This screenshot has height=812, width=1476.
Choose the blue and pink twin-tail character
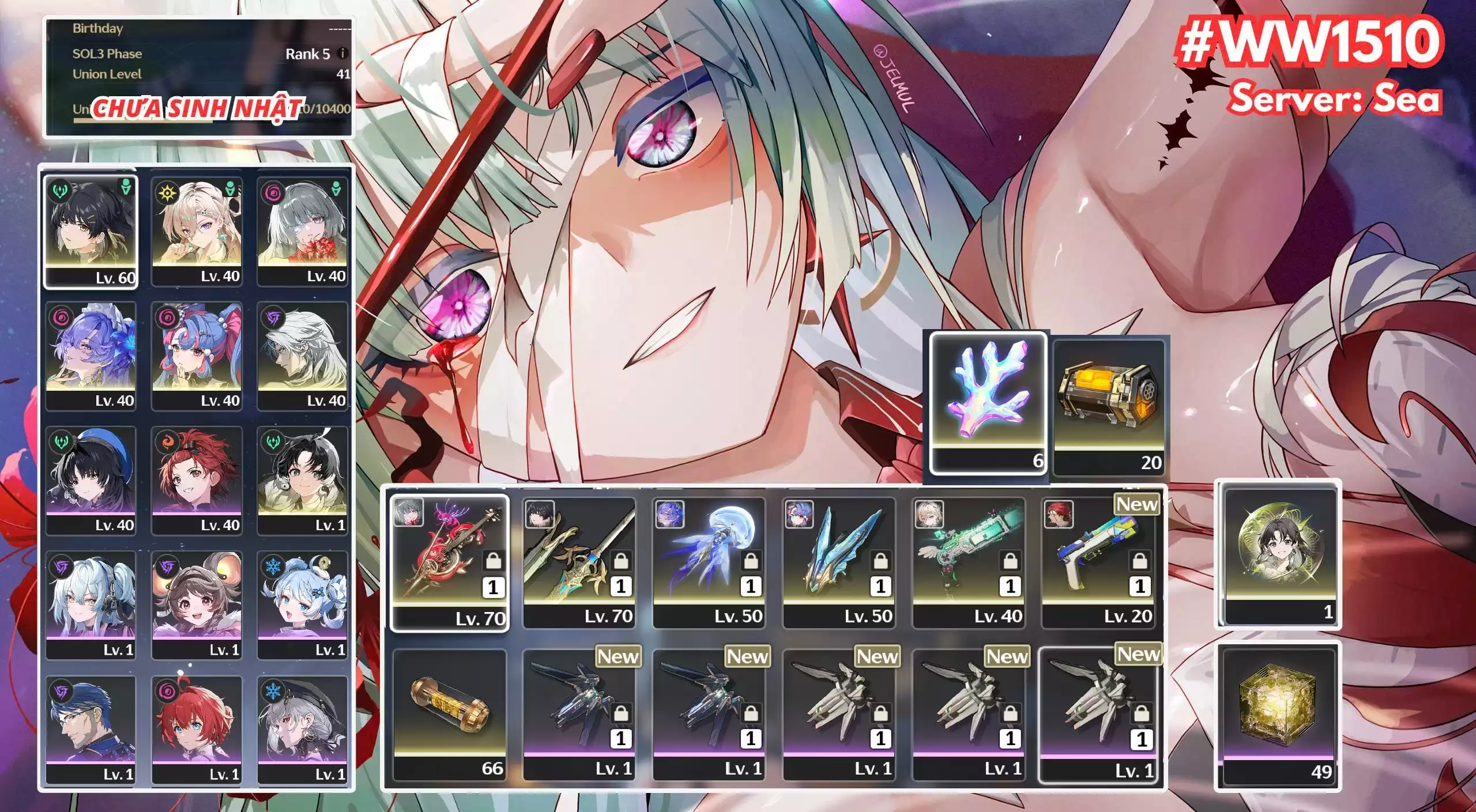[197, 355]
